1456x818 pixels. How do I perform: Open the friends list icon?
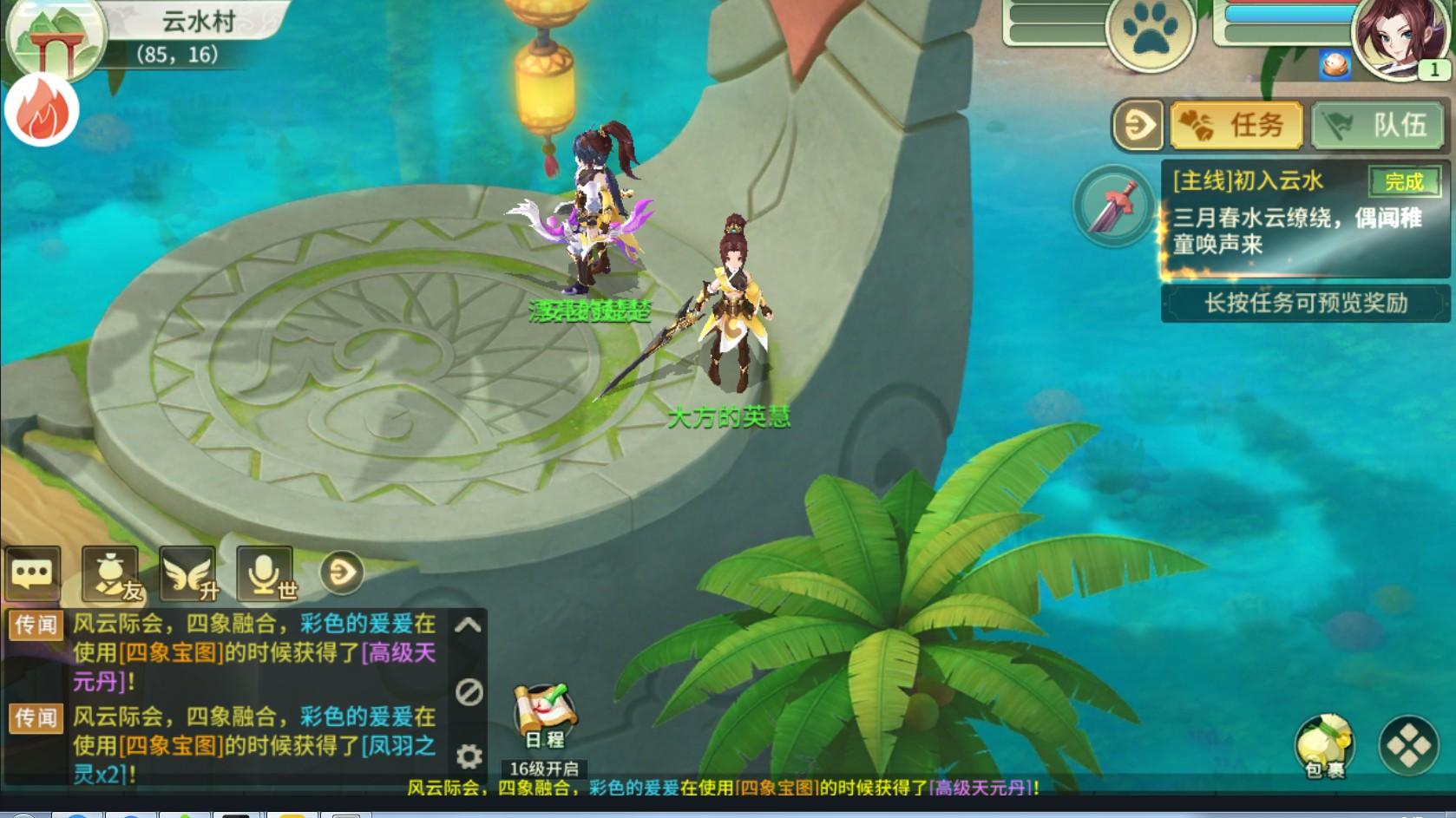coord(110,573)
